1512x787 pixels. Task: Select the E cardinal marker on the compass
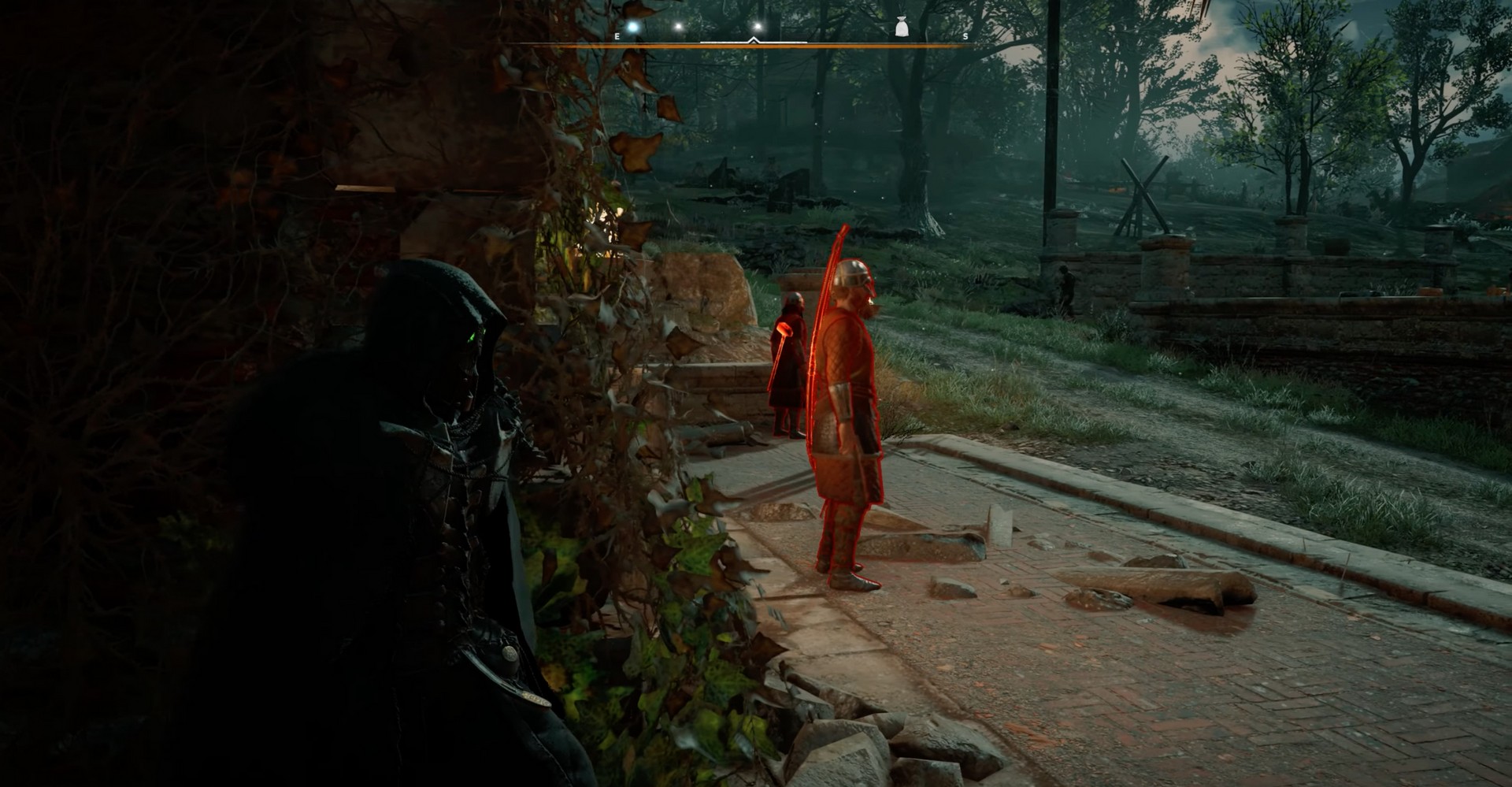[x=616, y=36]
